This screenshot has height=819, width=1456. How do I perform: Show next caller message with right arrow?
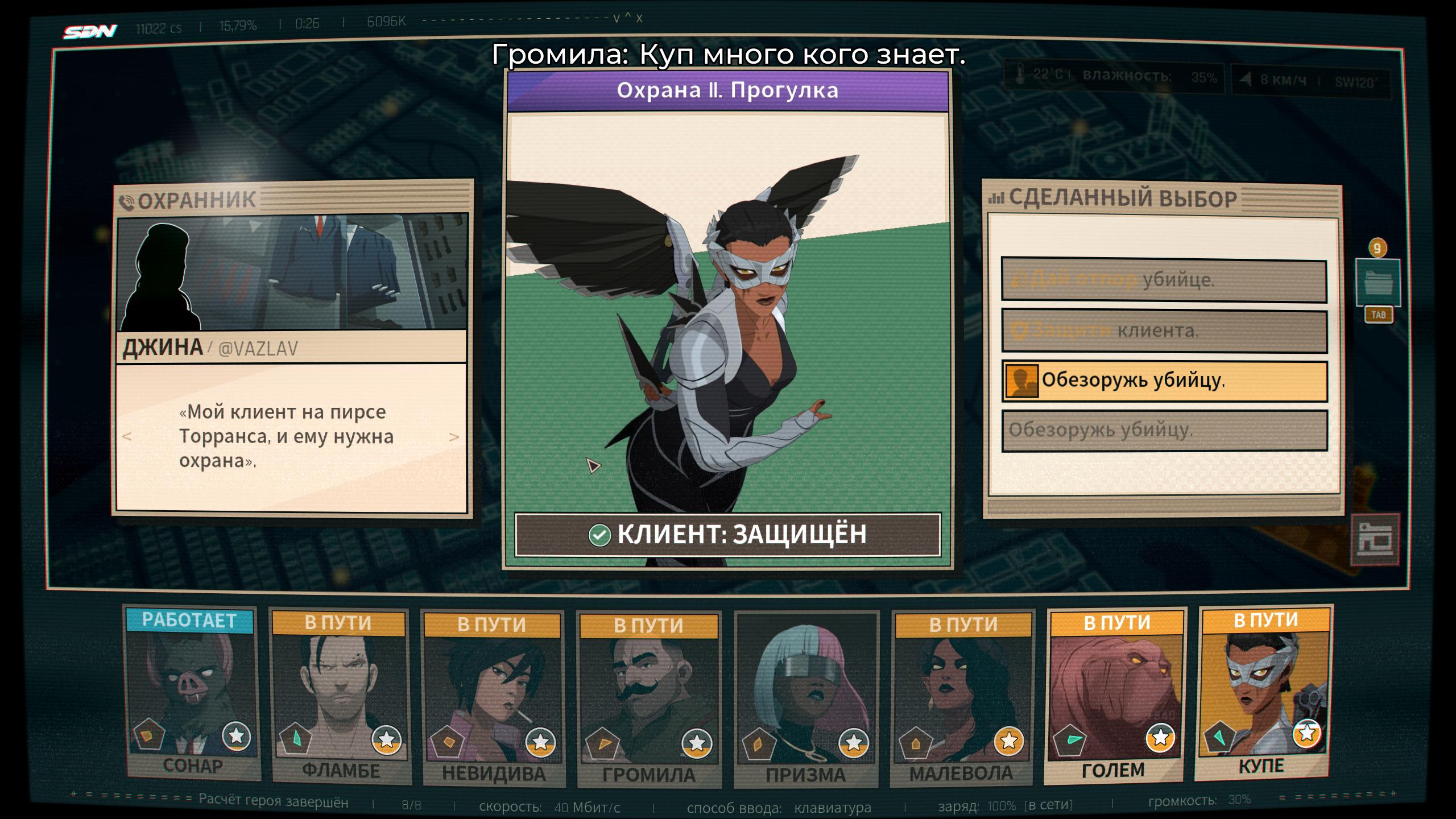454,437
